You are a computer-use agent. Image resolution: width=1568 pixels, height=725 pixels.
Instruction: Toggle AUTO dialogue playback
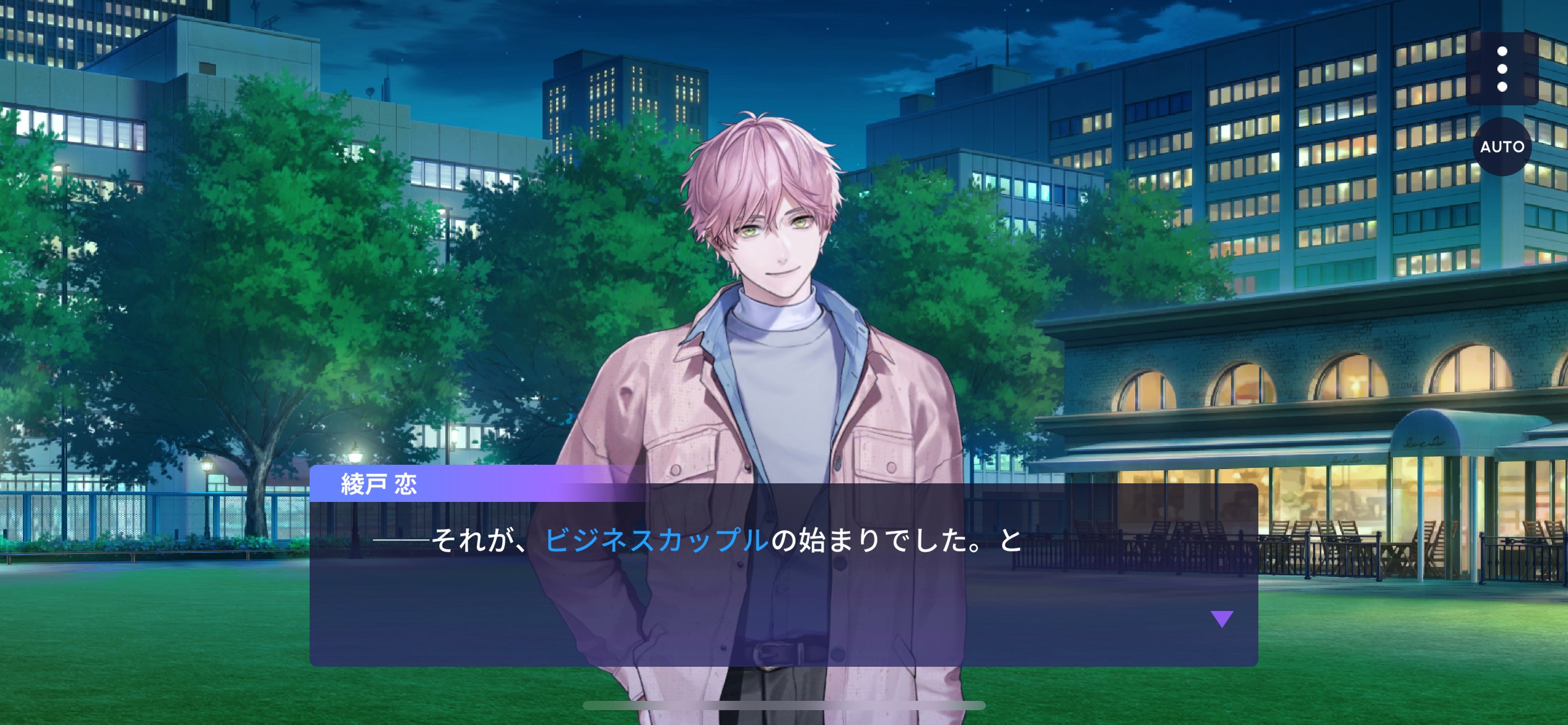point(1502,147)
